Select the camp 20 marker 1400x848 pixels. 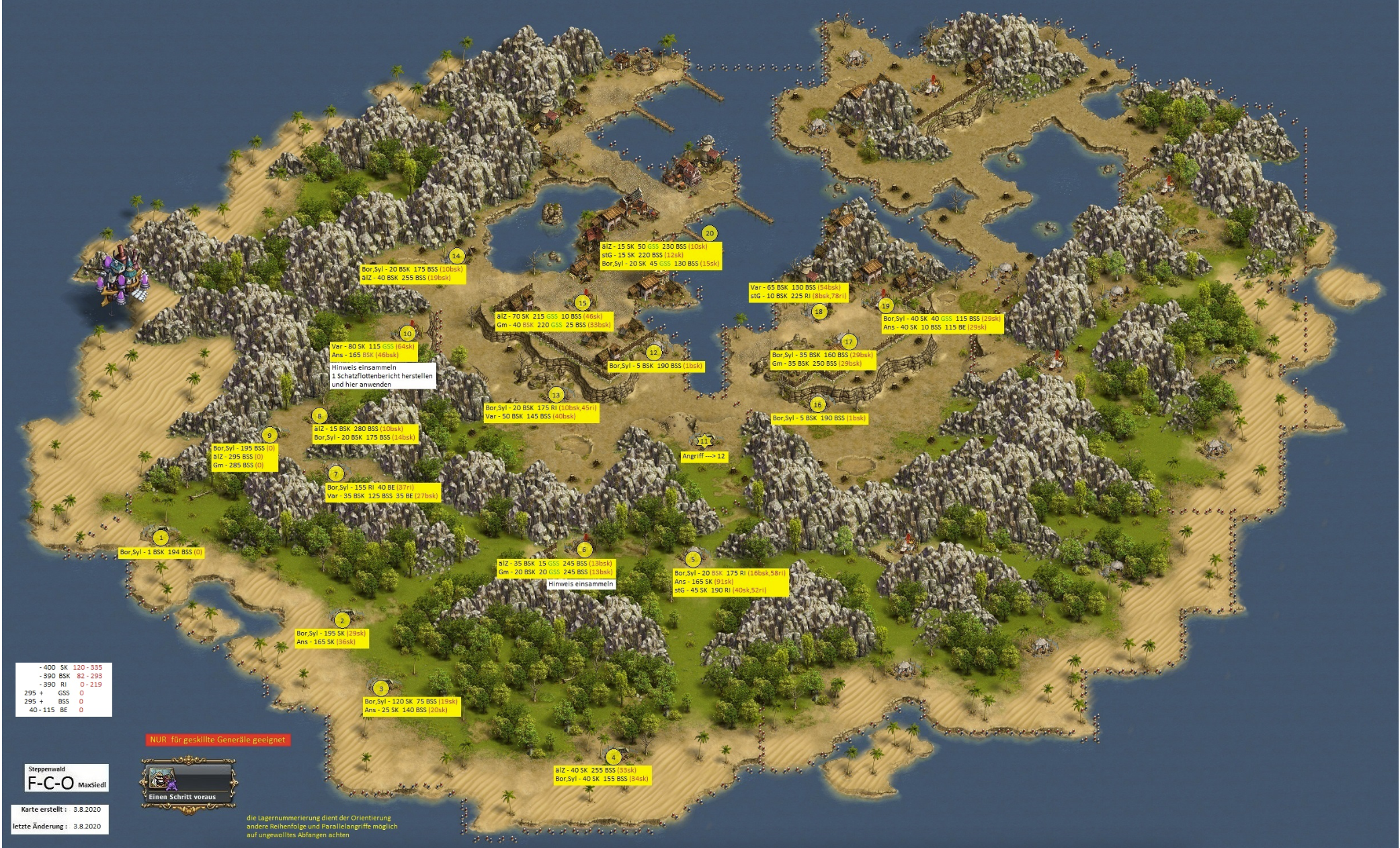(x=709, y=233)
